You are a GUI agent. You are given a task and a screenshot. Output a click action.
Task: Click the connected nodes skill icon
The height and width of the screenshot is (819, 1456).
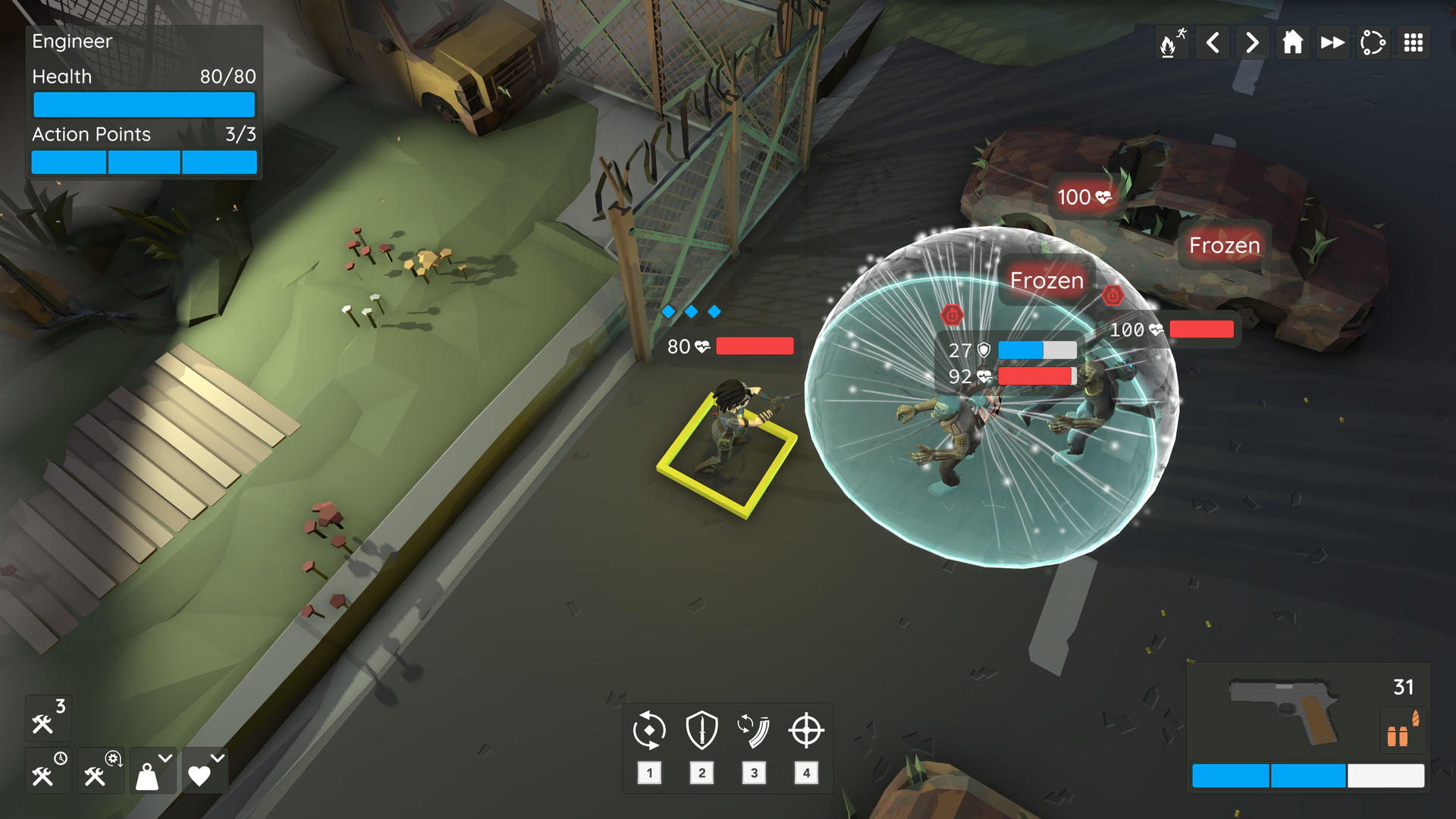pos(1373,42)
